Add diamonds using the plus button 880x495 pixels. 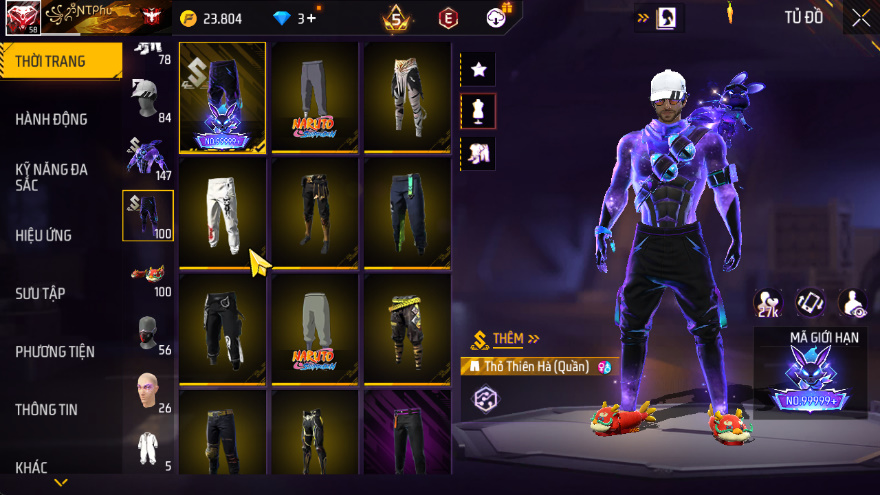(311, 18)
